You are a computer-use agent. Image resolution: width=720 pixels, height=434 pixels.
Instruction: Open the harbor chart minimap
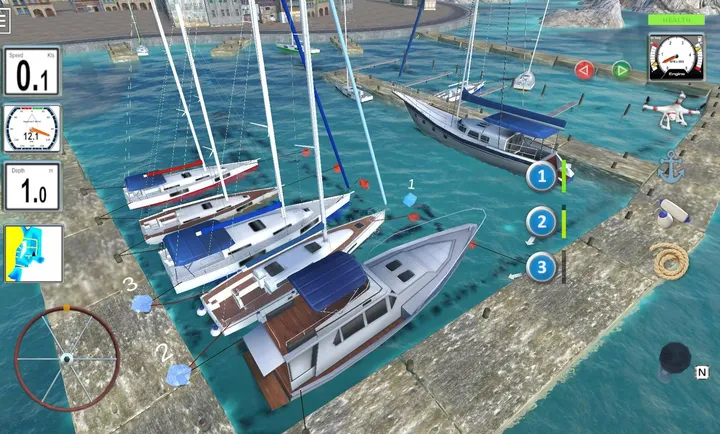tap(32, 253)
